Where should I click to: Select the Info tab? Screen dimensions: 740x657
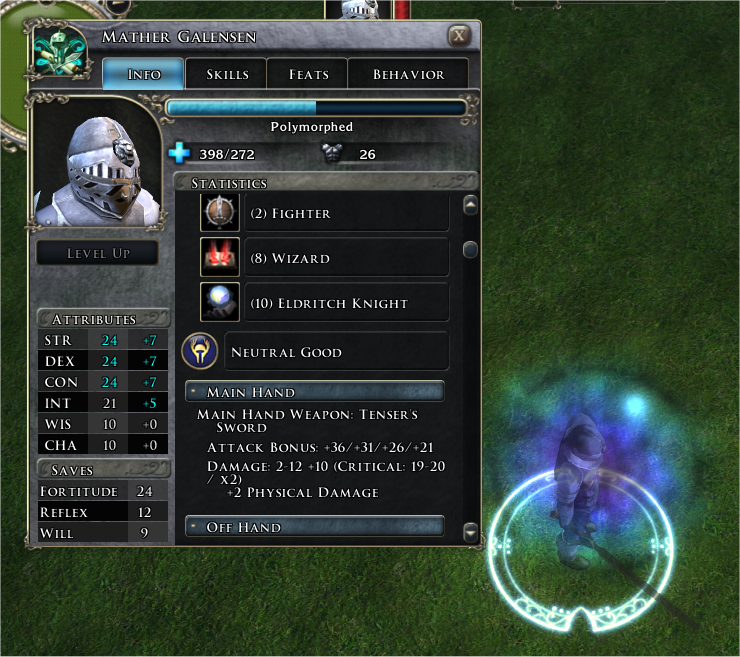(144, 75)
